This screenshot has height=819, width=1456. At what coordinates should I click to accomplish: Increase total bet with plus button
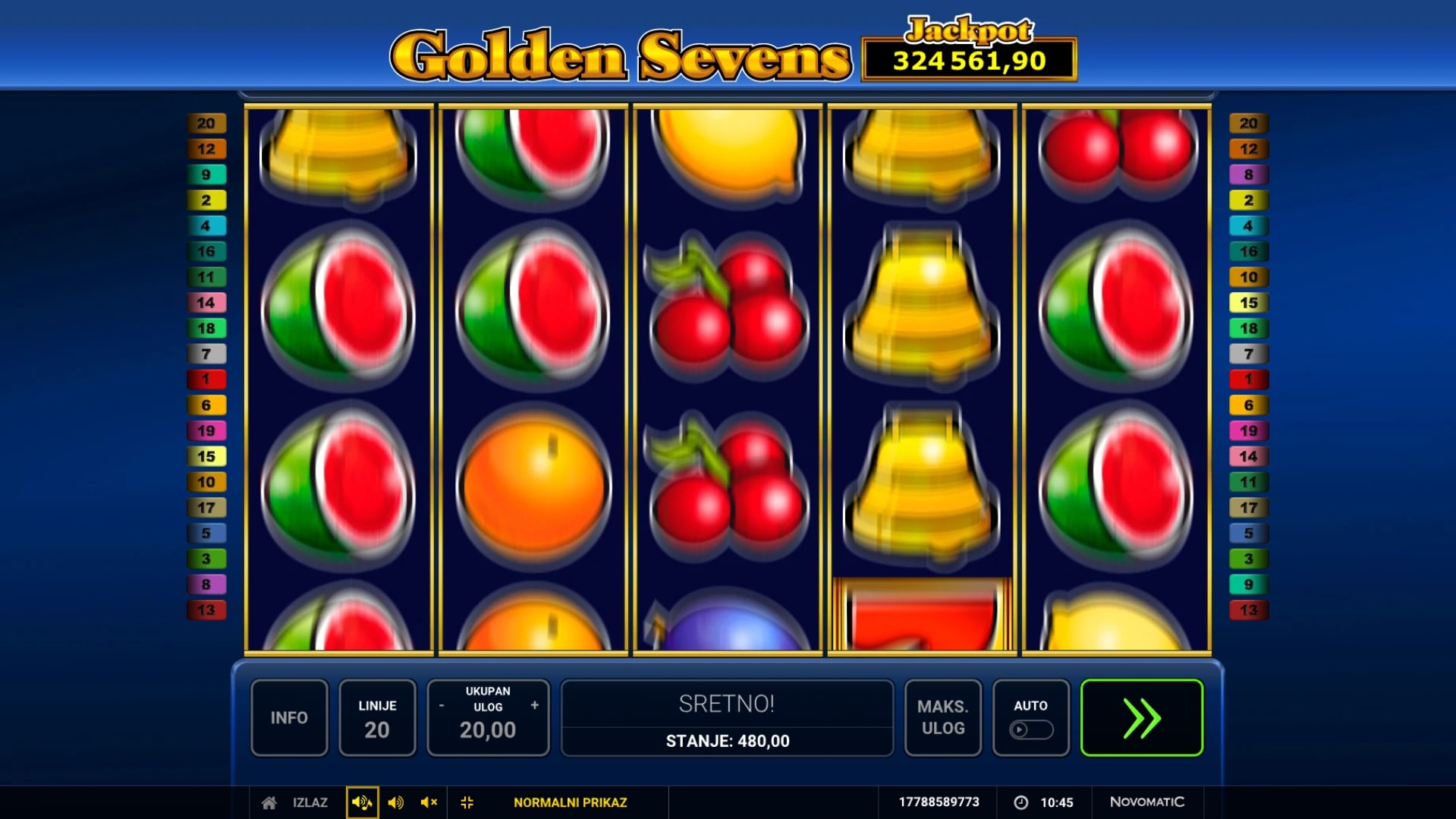click(x=535, y=706)
